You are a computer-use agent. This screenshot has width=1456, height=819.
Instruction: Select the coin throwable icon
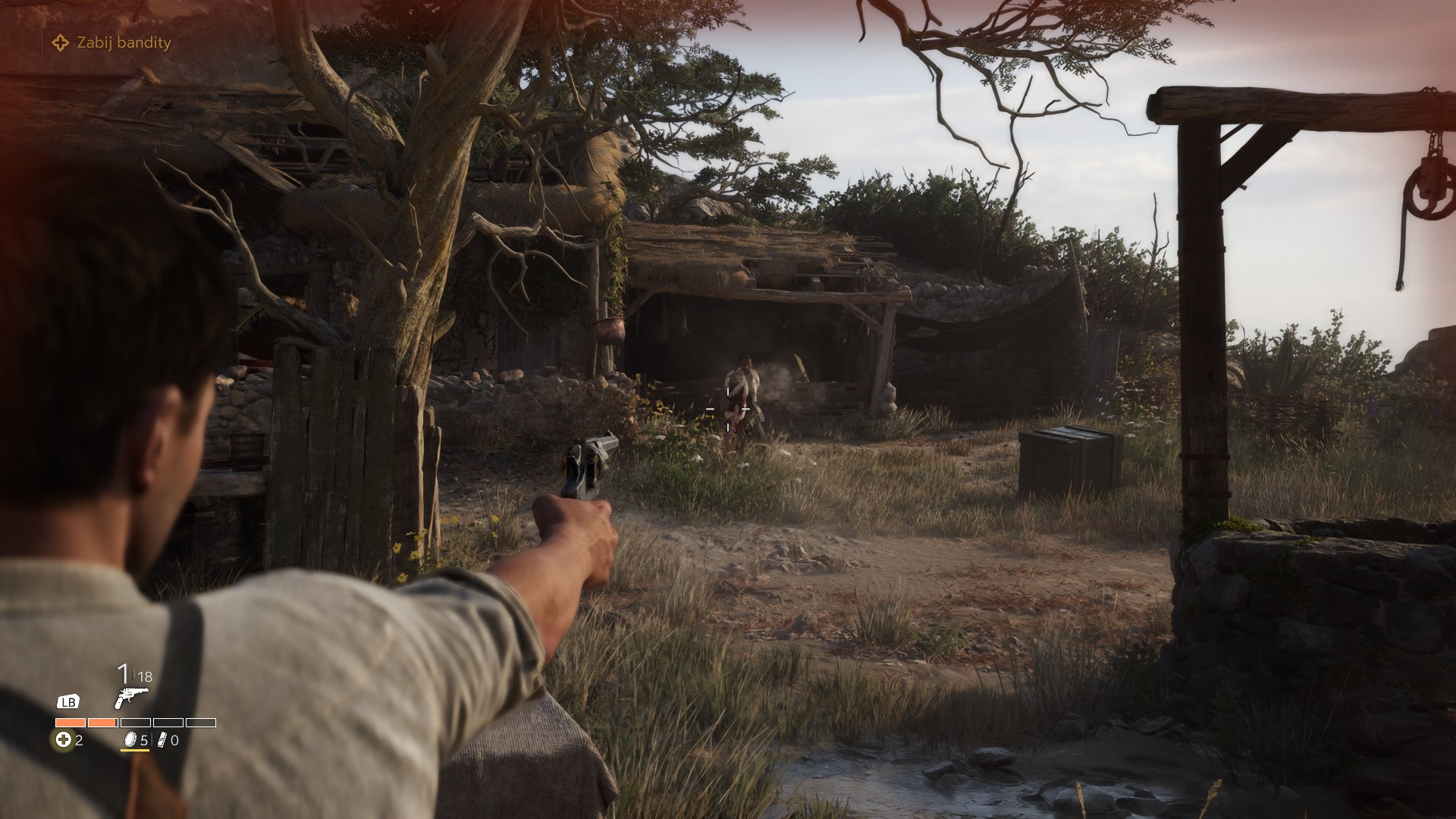pyautogui.click(x=130, y=740)
